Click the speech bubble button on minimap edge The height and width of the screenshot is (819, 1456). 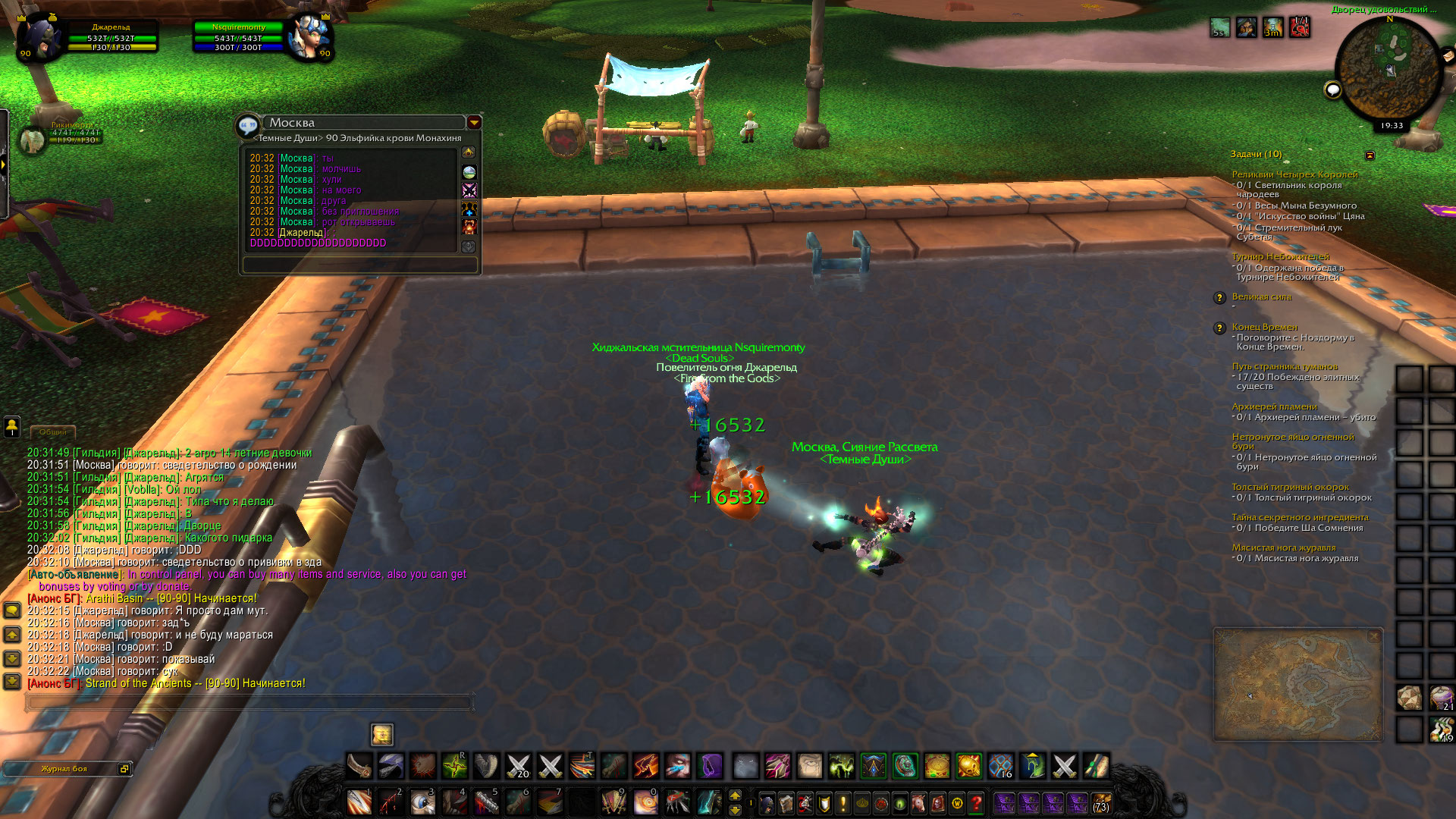(x=1332, y=91)
